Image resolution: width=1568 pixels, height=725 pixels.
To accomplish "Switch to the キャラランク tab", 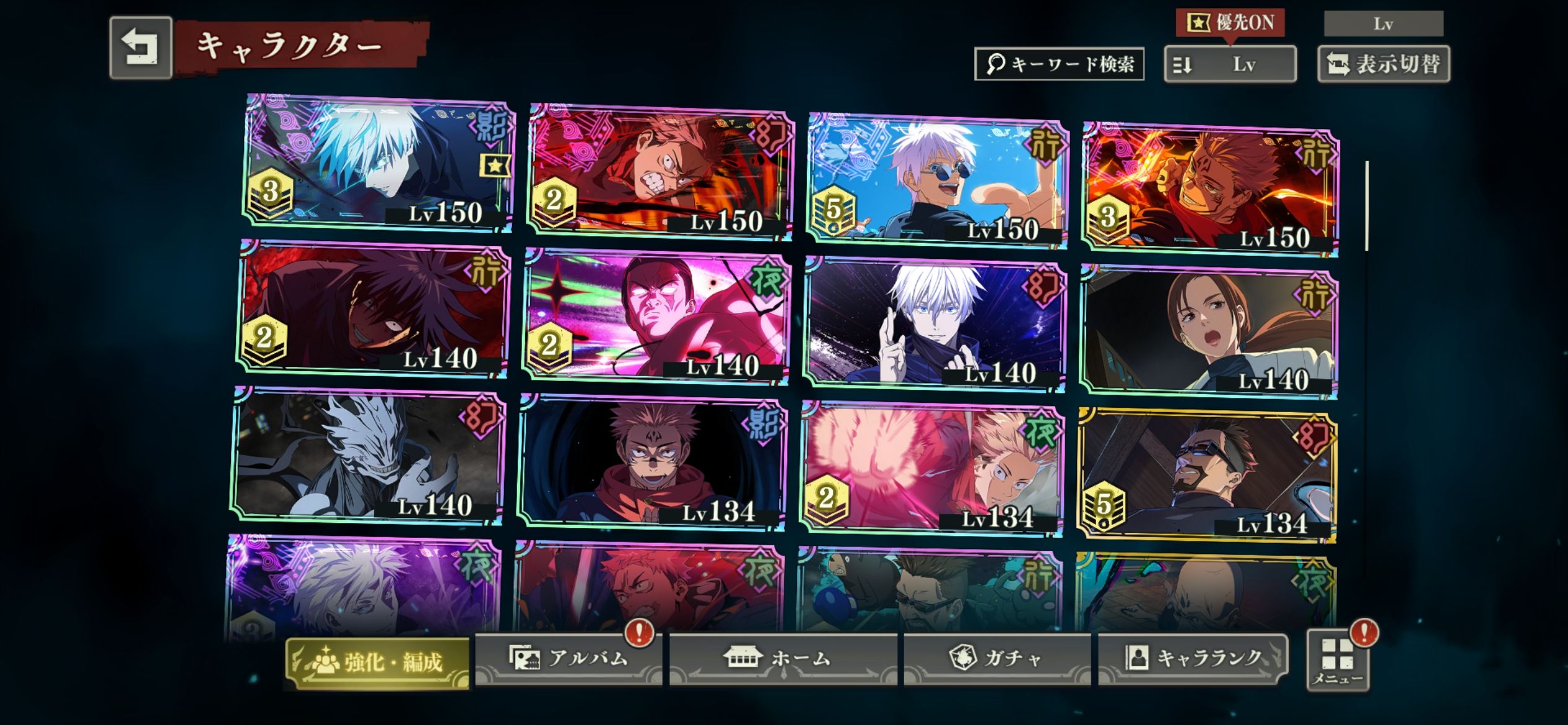I will [1193, 658].
